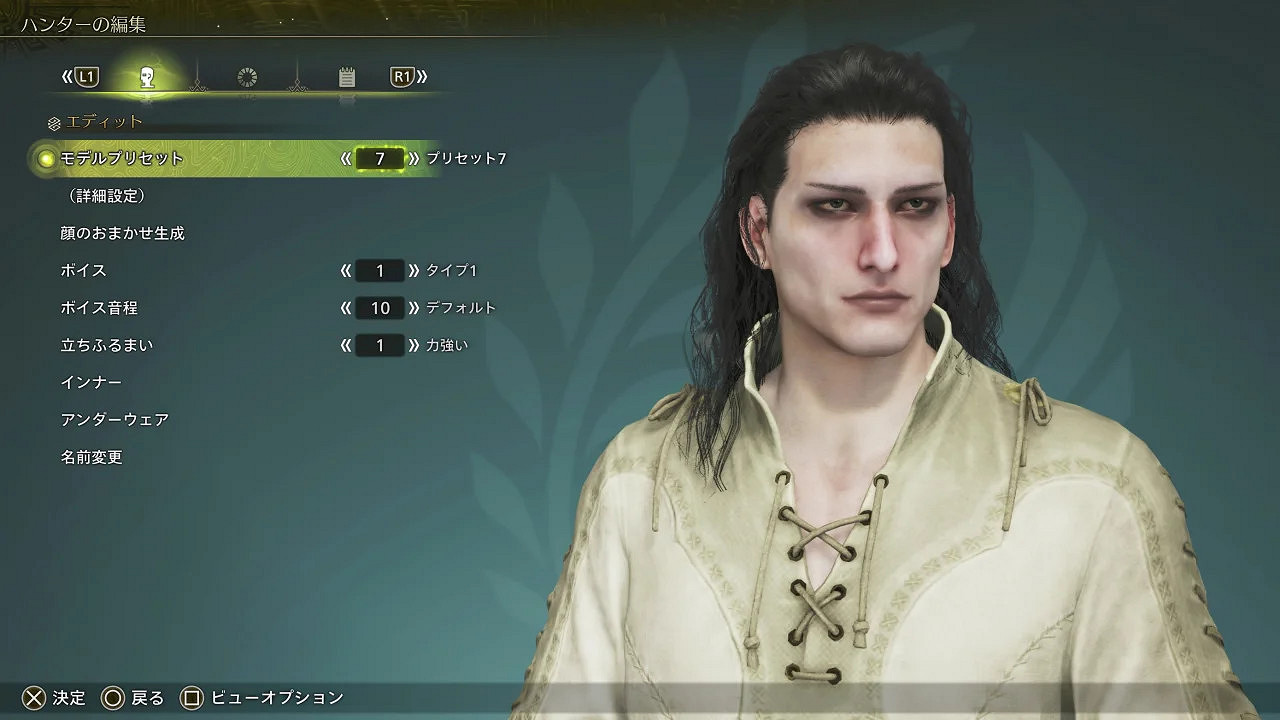Open the color wheel customization tab
Viewport: 1280px width, 720px height.
tap(247, 75)
